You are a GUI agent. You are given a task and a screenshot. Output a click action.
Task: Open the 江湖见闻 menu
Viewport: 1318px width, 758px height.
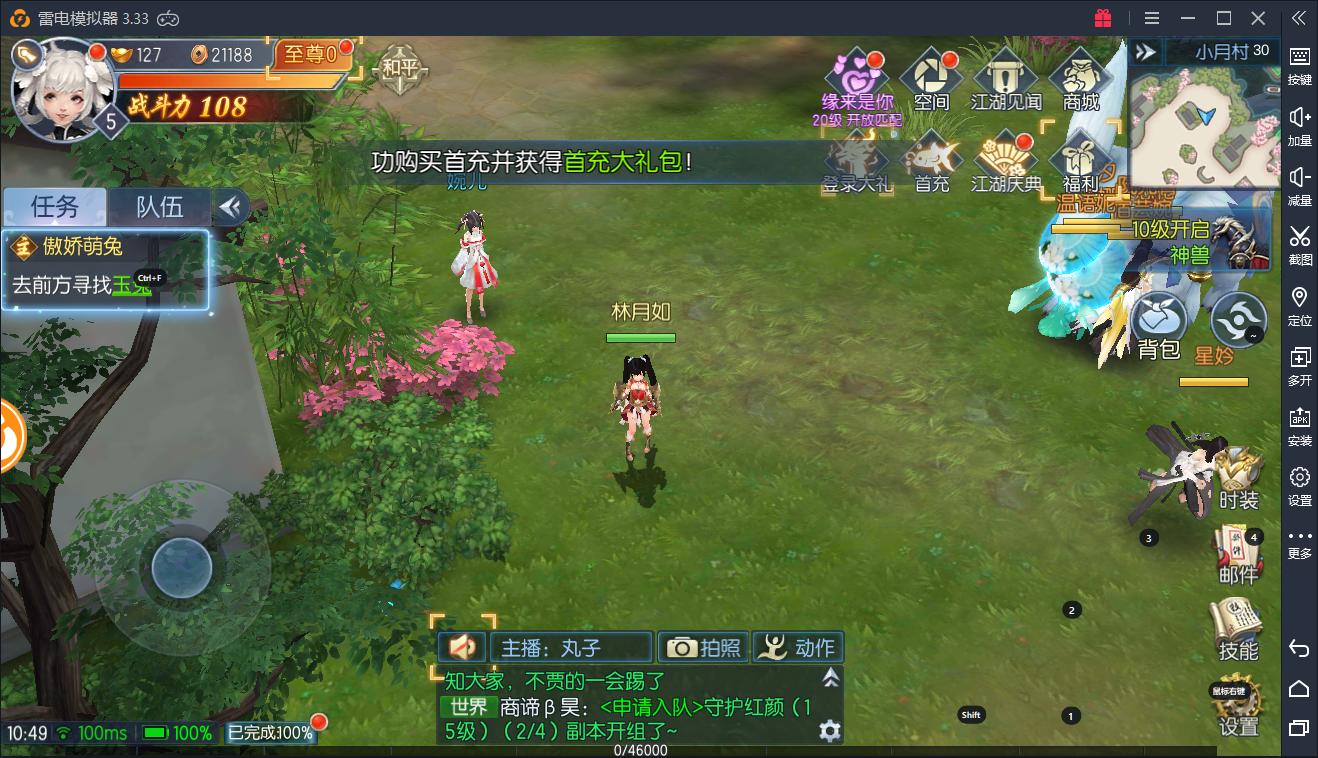click(x=1006, y=78)
